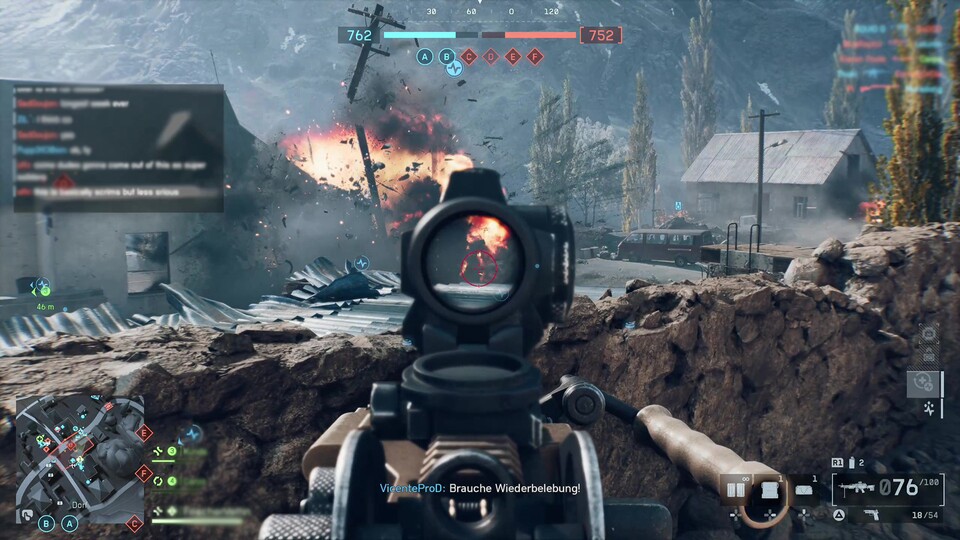This screenshot has height=540, width=960.
Task: Select the infinite ammo magazine slot
Action: pos(736,491)
